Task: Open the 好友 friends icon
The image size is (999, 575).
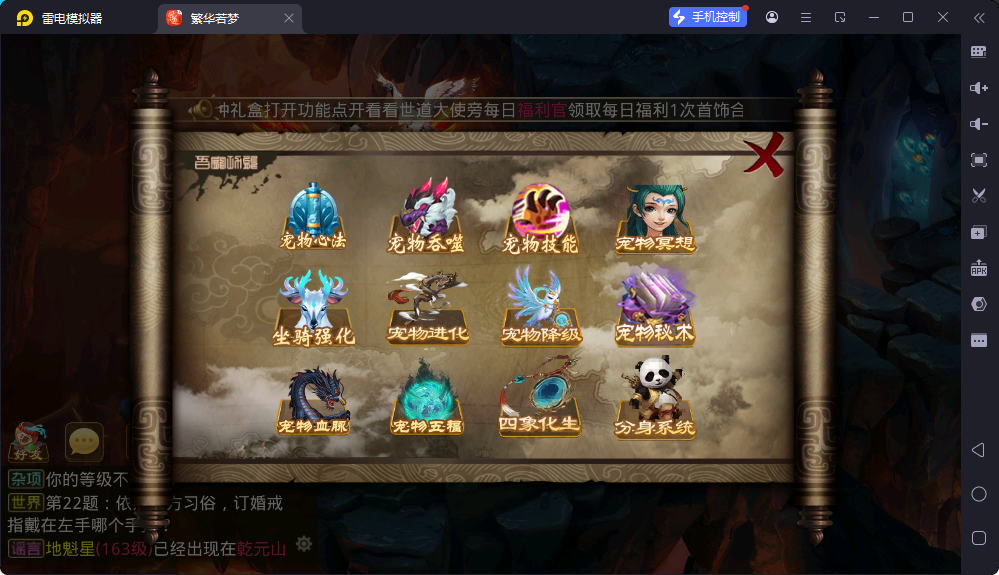Action: [x=28, y=442]
